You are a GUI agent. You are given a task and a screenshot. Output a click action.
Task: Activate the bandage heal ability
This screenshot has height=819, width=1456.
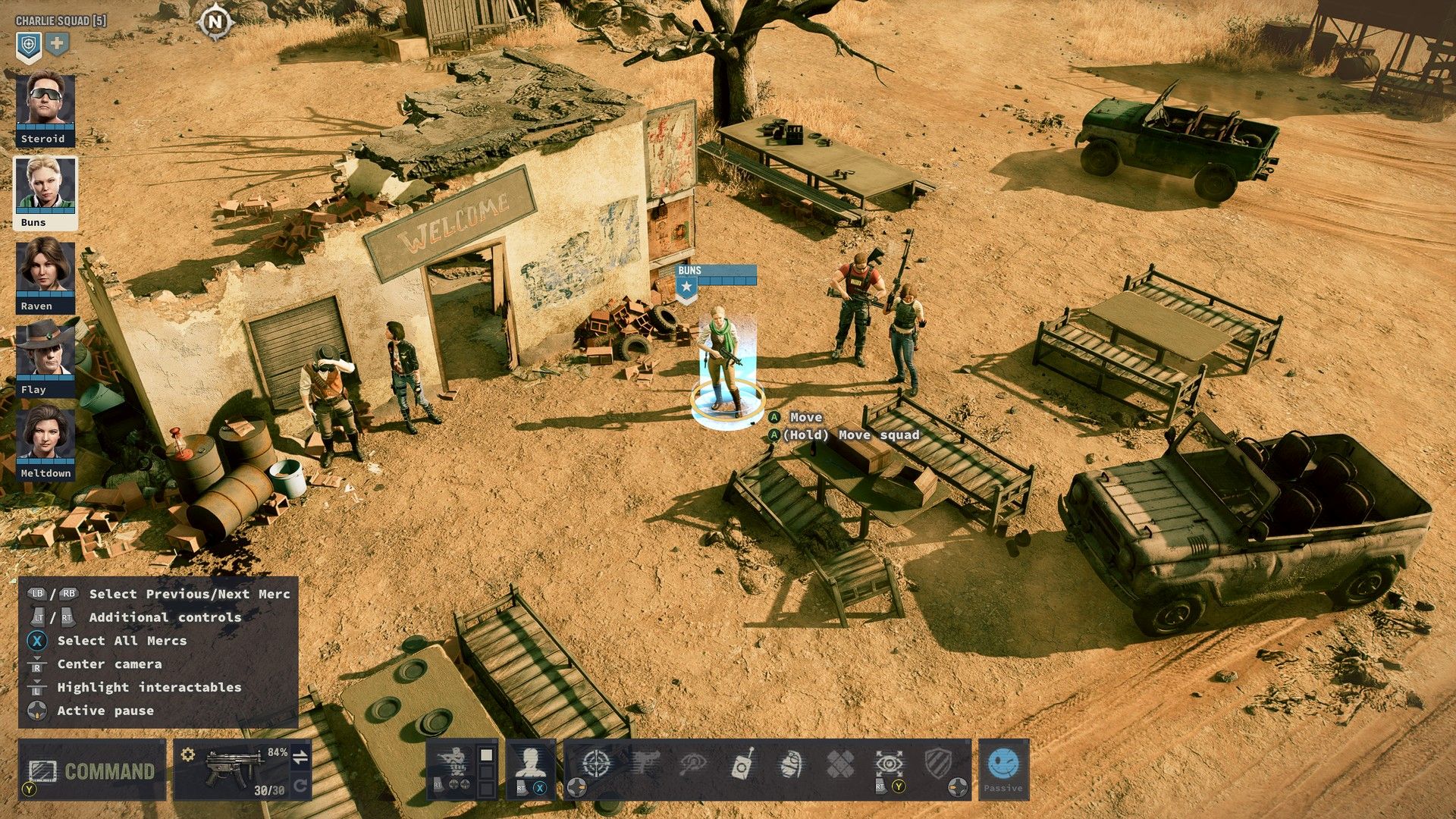[839, 764]
